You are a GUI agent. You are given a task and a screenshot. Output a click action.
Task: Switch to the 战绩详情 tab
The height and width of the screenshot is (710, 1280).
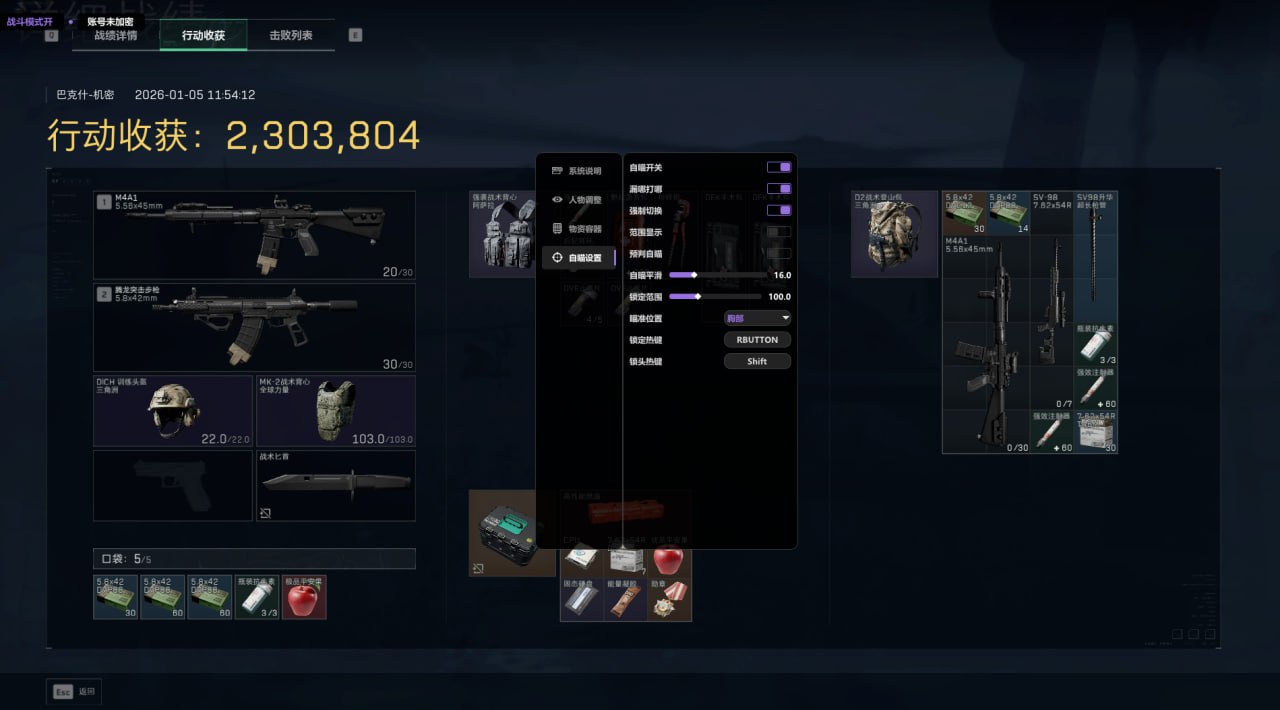[116, 36]
